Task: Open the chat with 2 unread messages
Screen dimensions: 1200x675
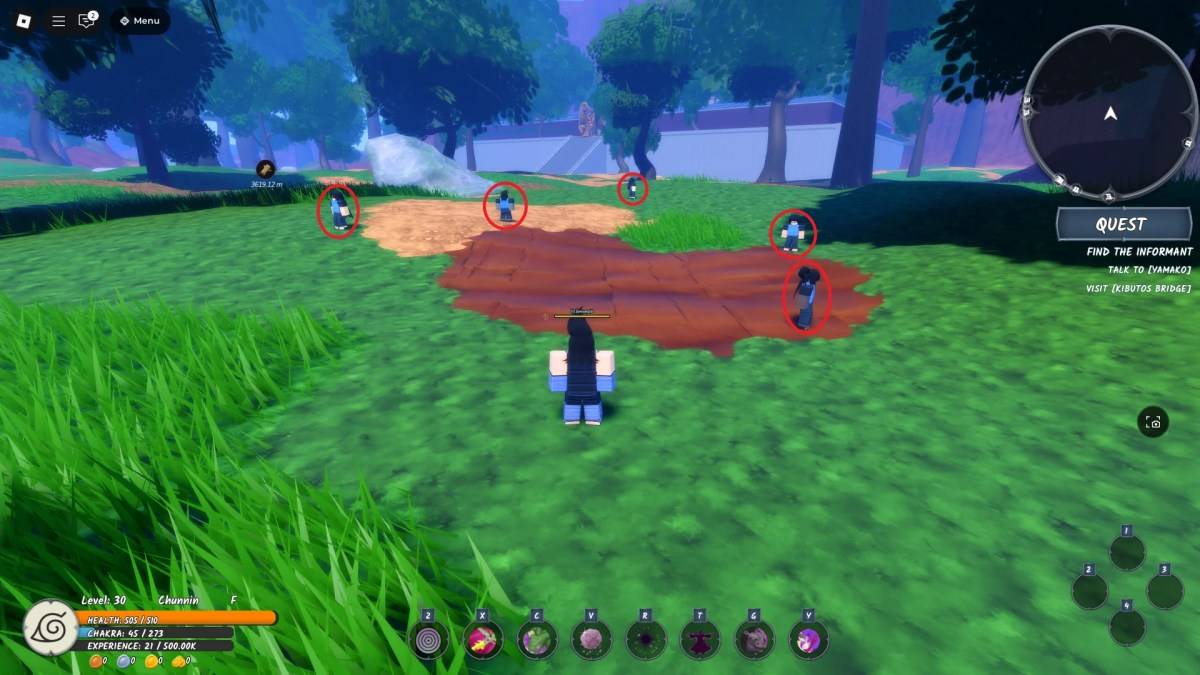Action: 87,20
